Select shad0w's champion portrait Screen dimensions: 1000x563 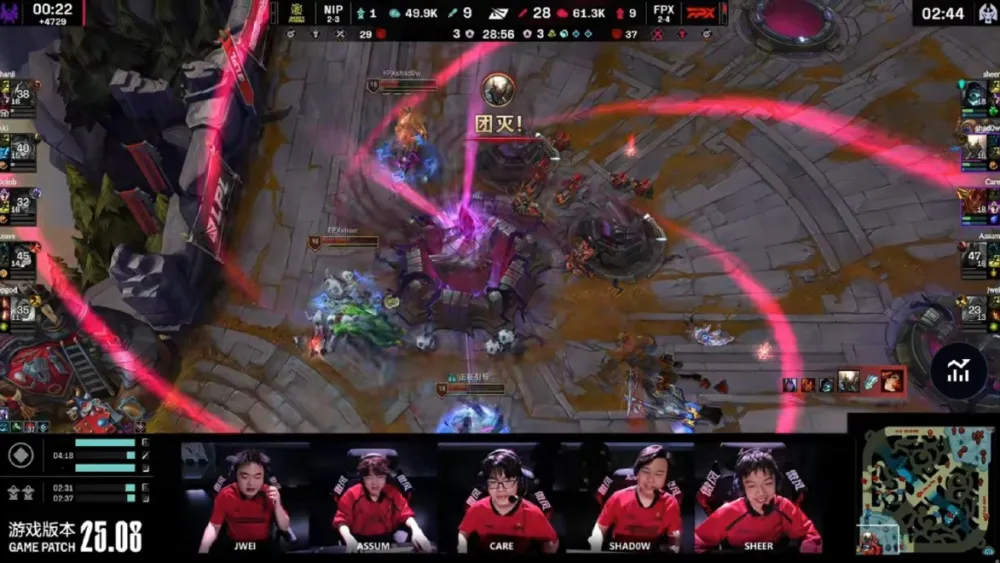coord(974,151)
